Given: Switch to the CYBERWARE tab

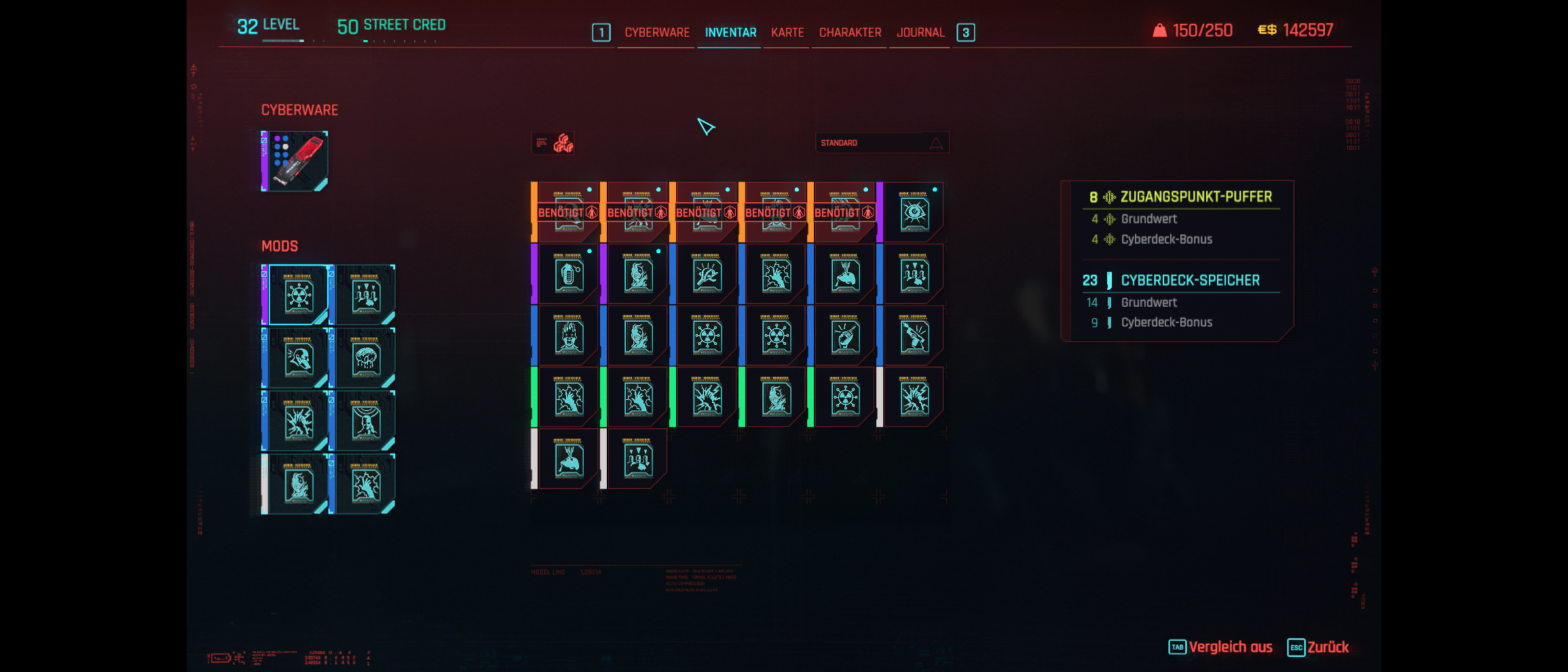Looking at the screenshot, I should point(656,32).
